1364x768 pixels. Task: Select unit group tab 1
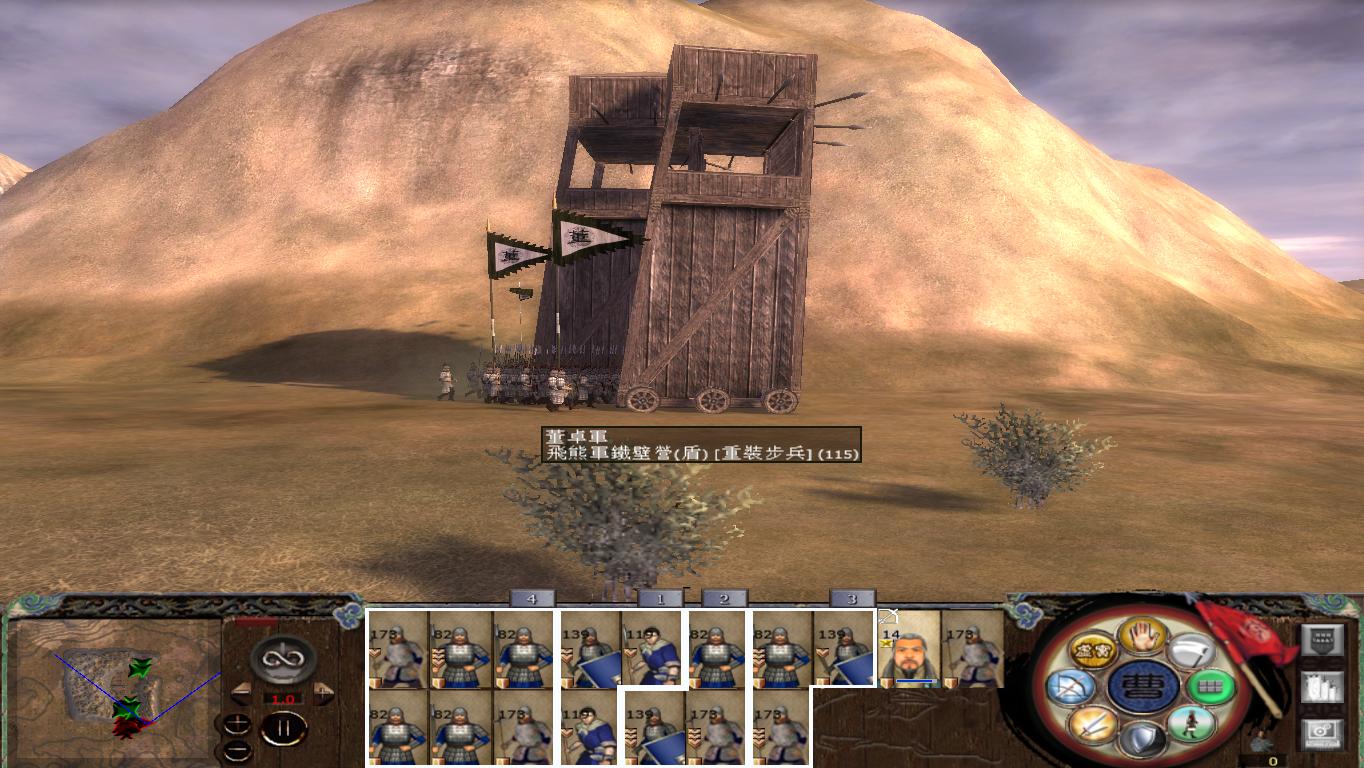(x=660, y=598)
